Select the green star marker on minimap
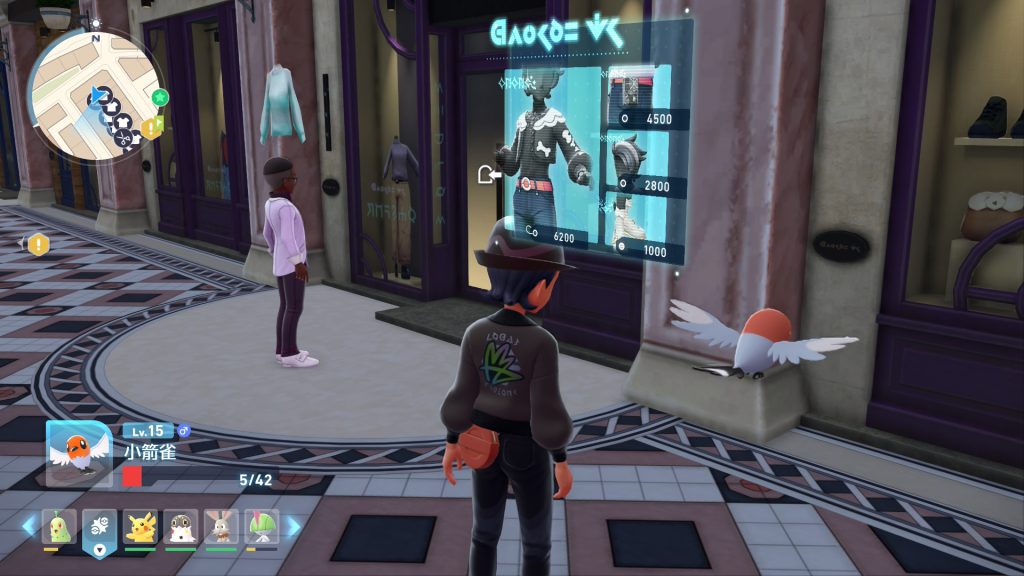 pos(160,97)
